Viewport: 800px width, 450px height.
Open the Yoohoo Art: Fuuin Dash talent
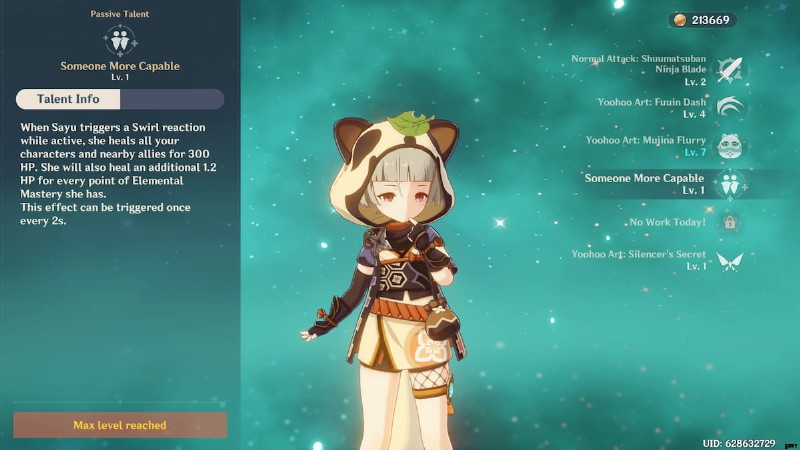730,108
